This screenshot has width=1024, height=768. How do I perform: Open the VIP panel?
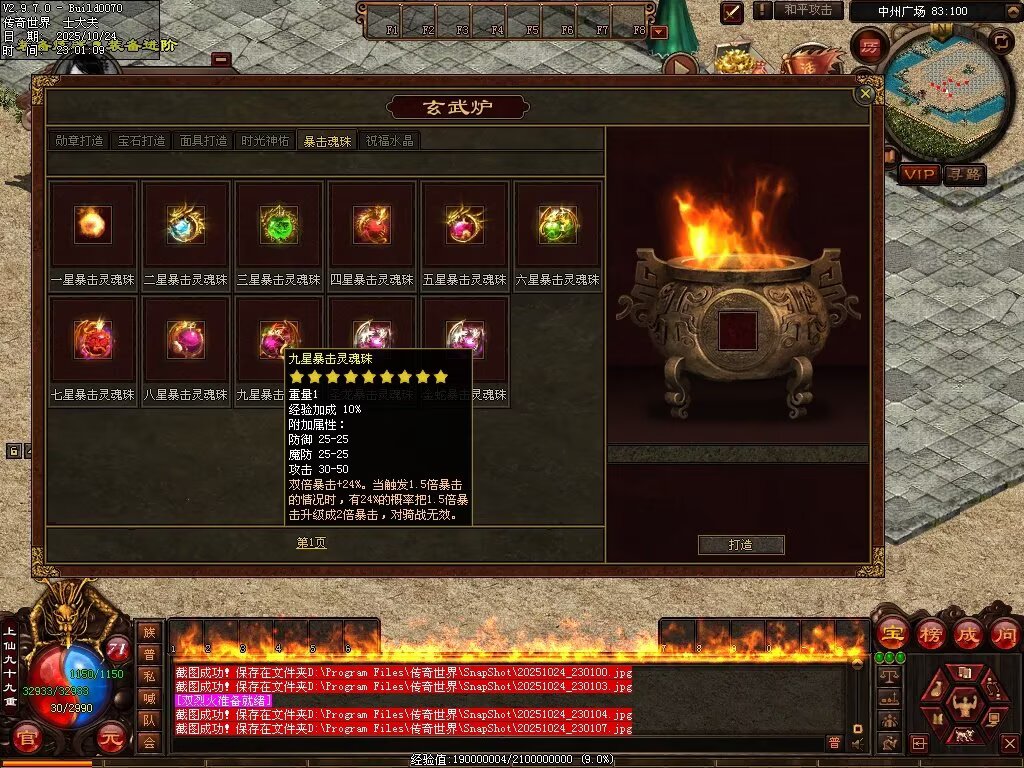(x=919, y=174)
